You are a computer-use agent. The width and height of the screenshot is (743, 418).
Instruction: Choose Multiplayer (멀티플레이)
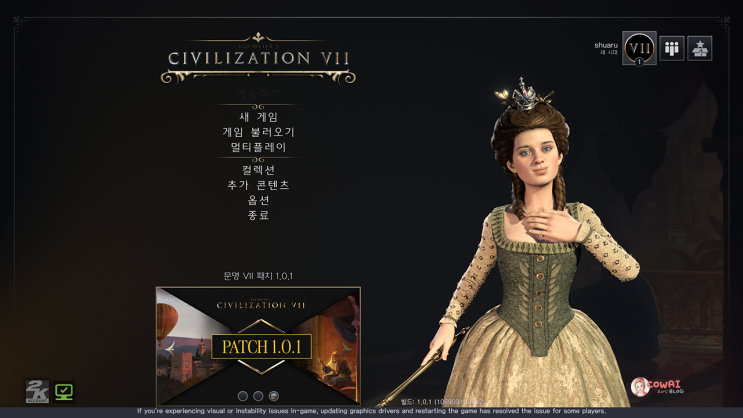(x=258, y=147)
